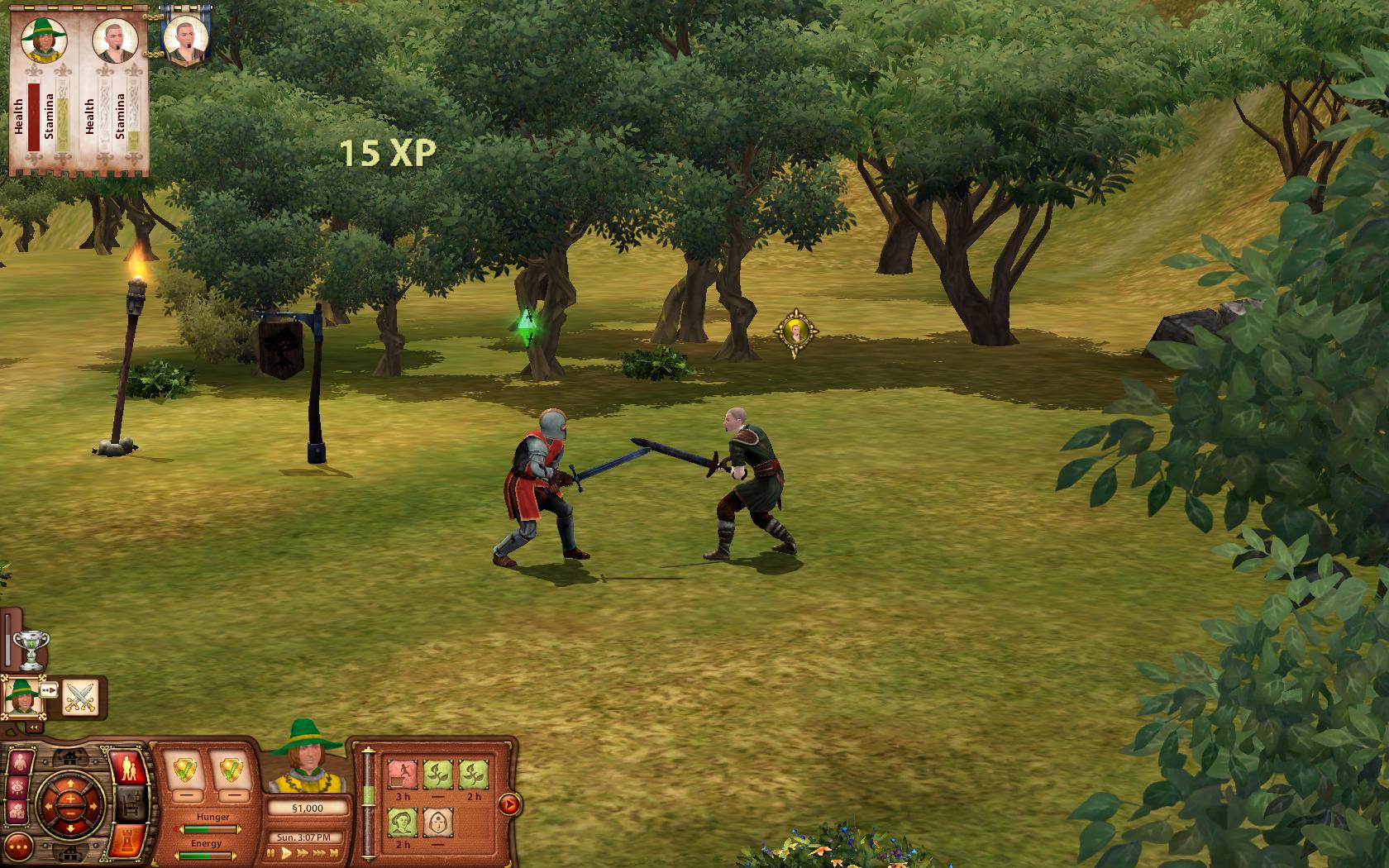Pause the game time
Screen dimensions: 1389x868
272,854
